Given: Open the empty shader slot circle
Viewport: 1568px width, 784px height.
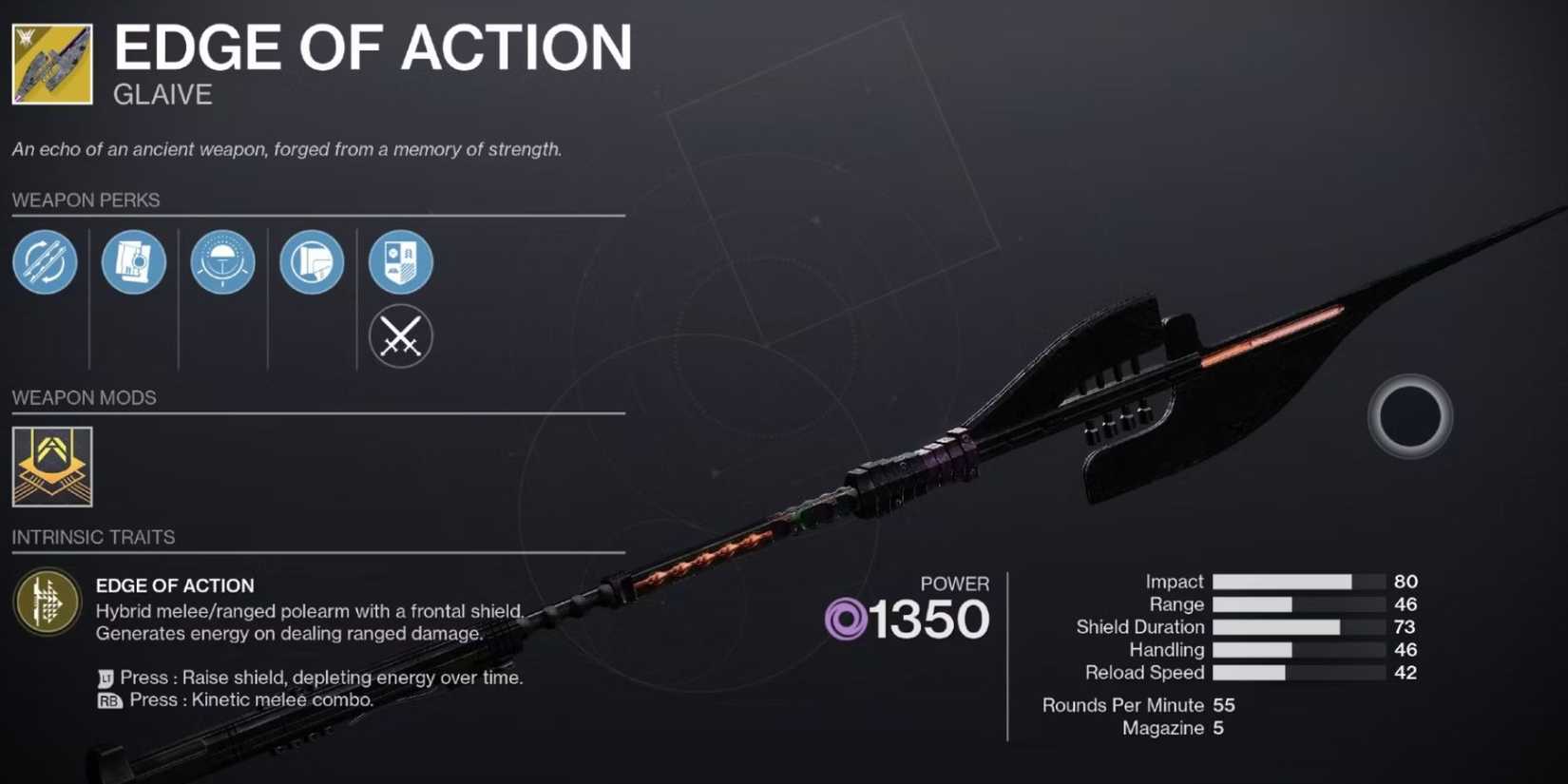Looking at the screenshot, I should pos(1408,418).
